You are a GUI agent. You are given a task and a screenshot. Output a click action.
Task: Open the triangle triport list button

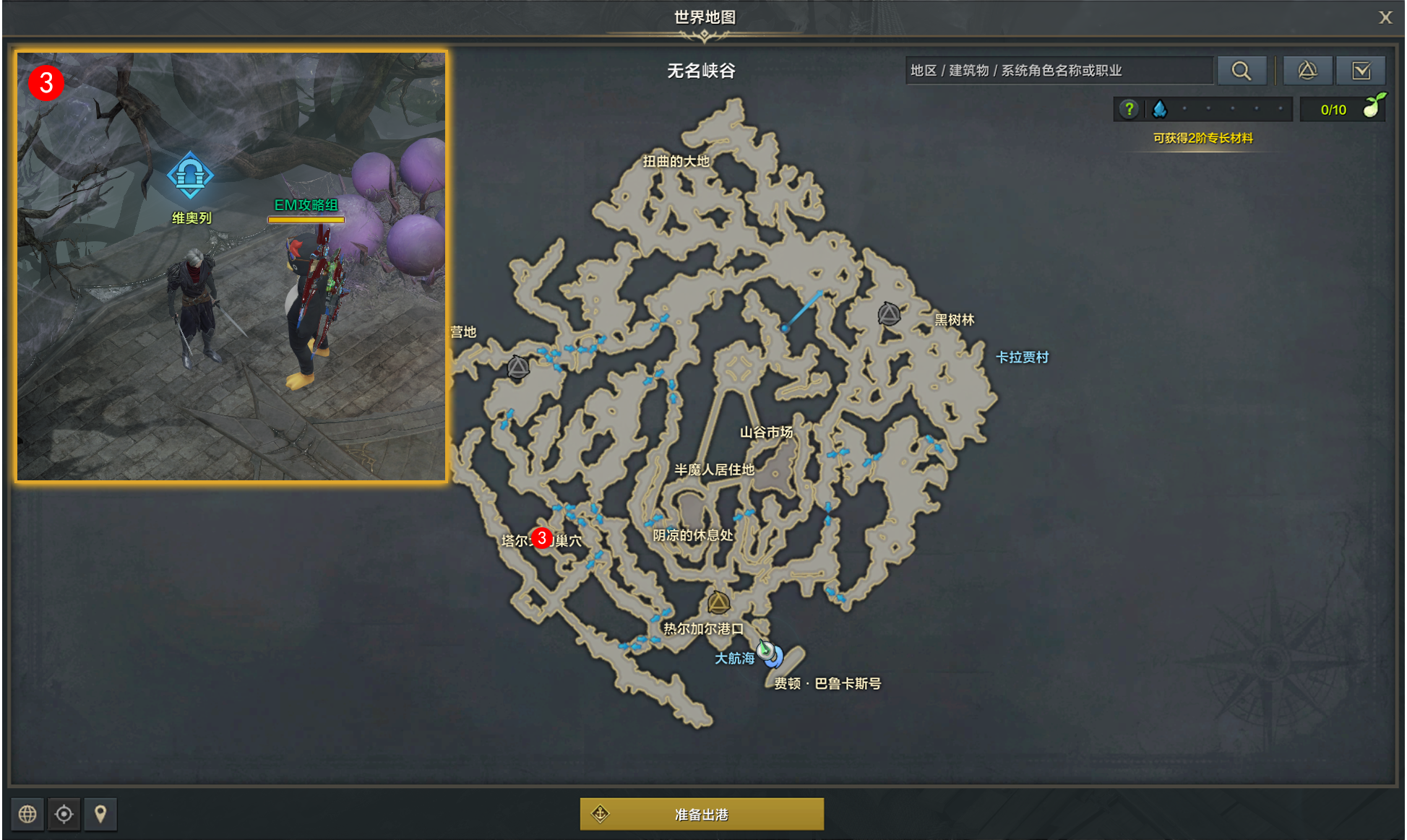[1307, 70]
